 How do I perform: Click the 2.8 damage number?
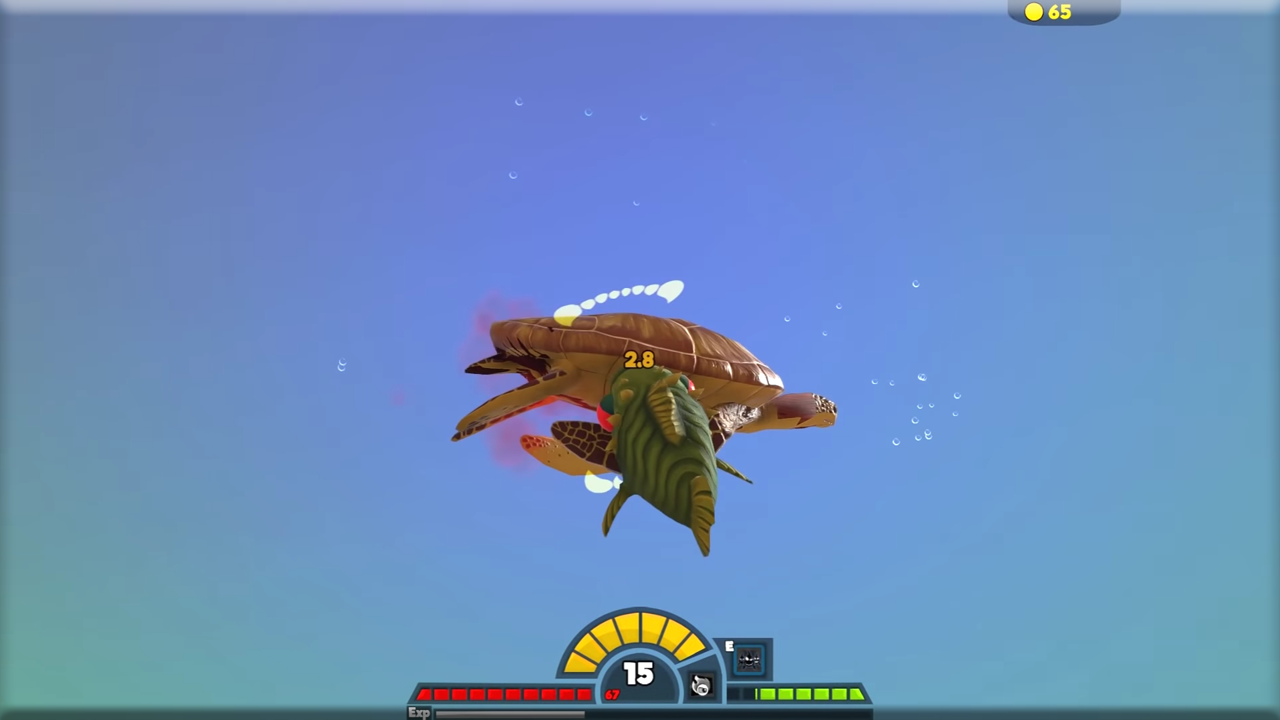point(638,360)
